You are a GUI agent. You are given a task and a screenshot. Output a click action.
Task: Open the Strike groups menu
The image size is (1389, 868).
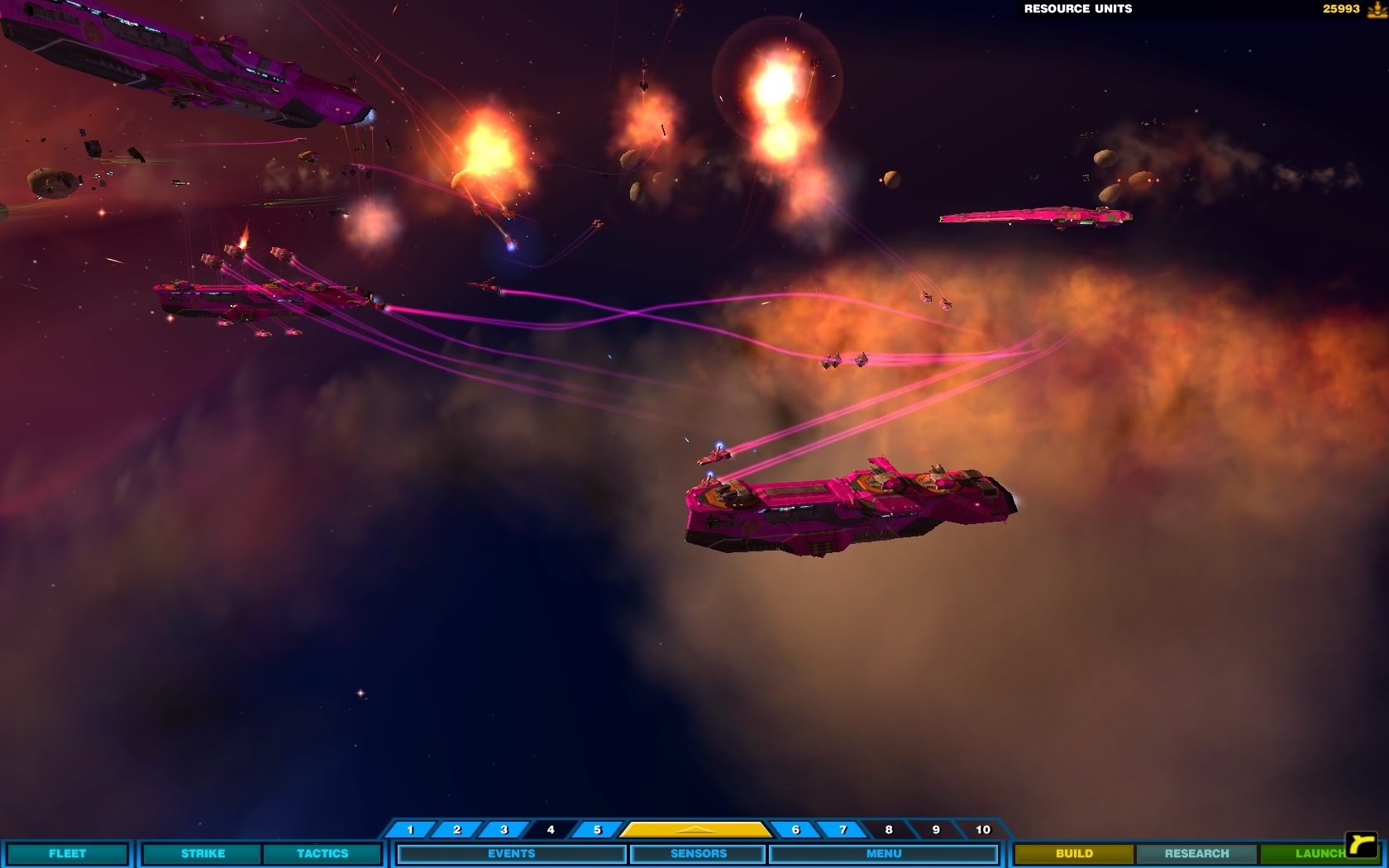click(203, 853)
